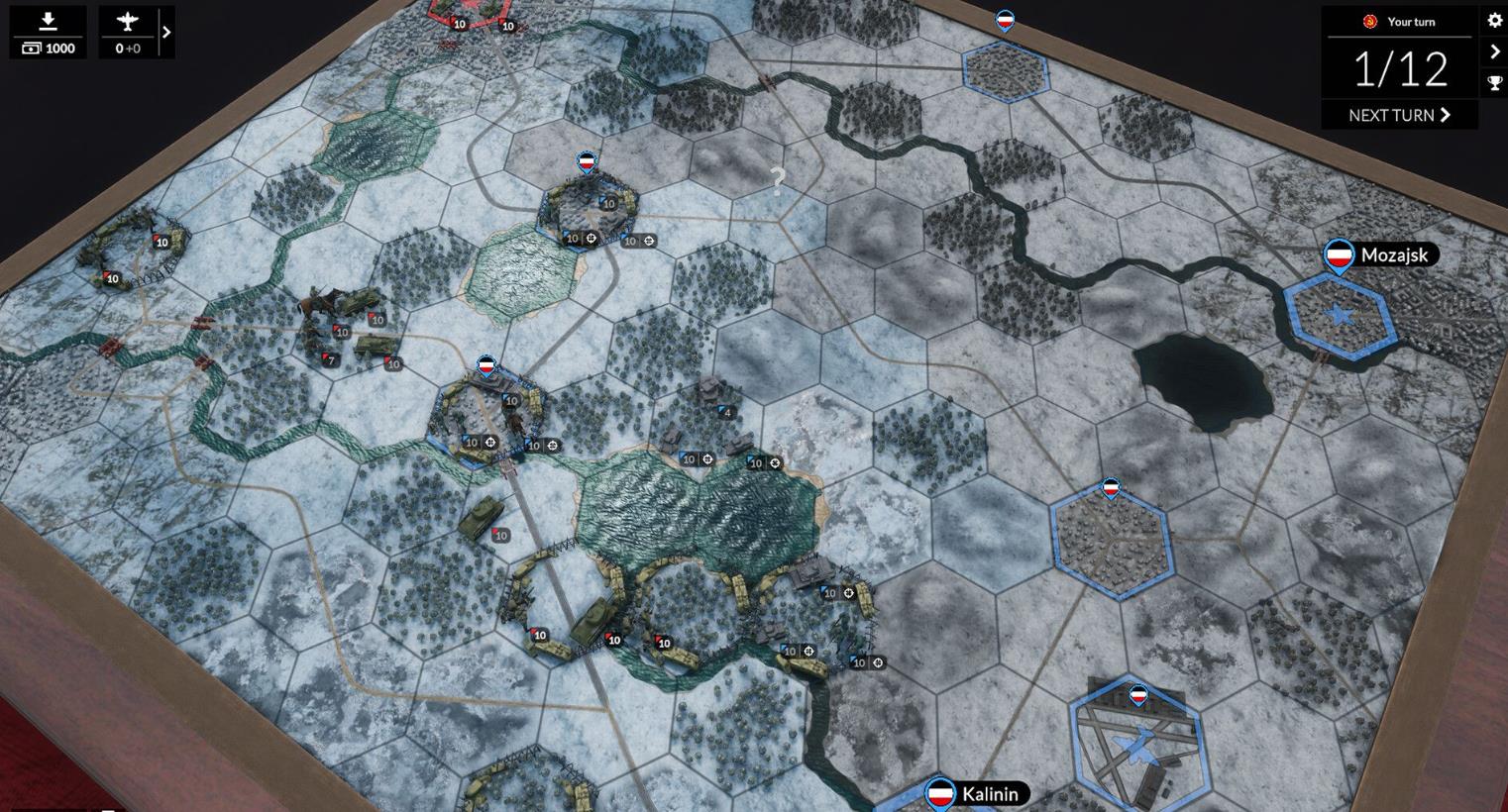Expand the side panel arrow below the gear
Screen dimensions: 1508x812
tap(1495, 52)
